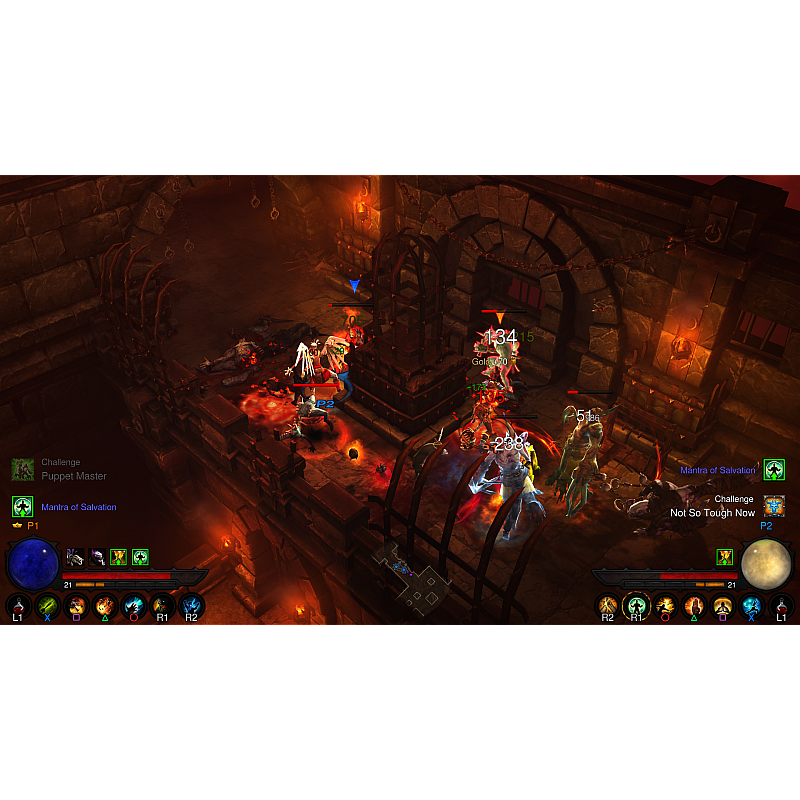Image resolution: width=800 pixels, height=800 pixels.
Task: Trigger player two's blue dashing strike skill
Action: point(752,606)
